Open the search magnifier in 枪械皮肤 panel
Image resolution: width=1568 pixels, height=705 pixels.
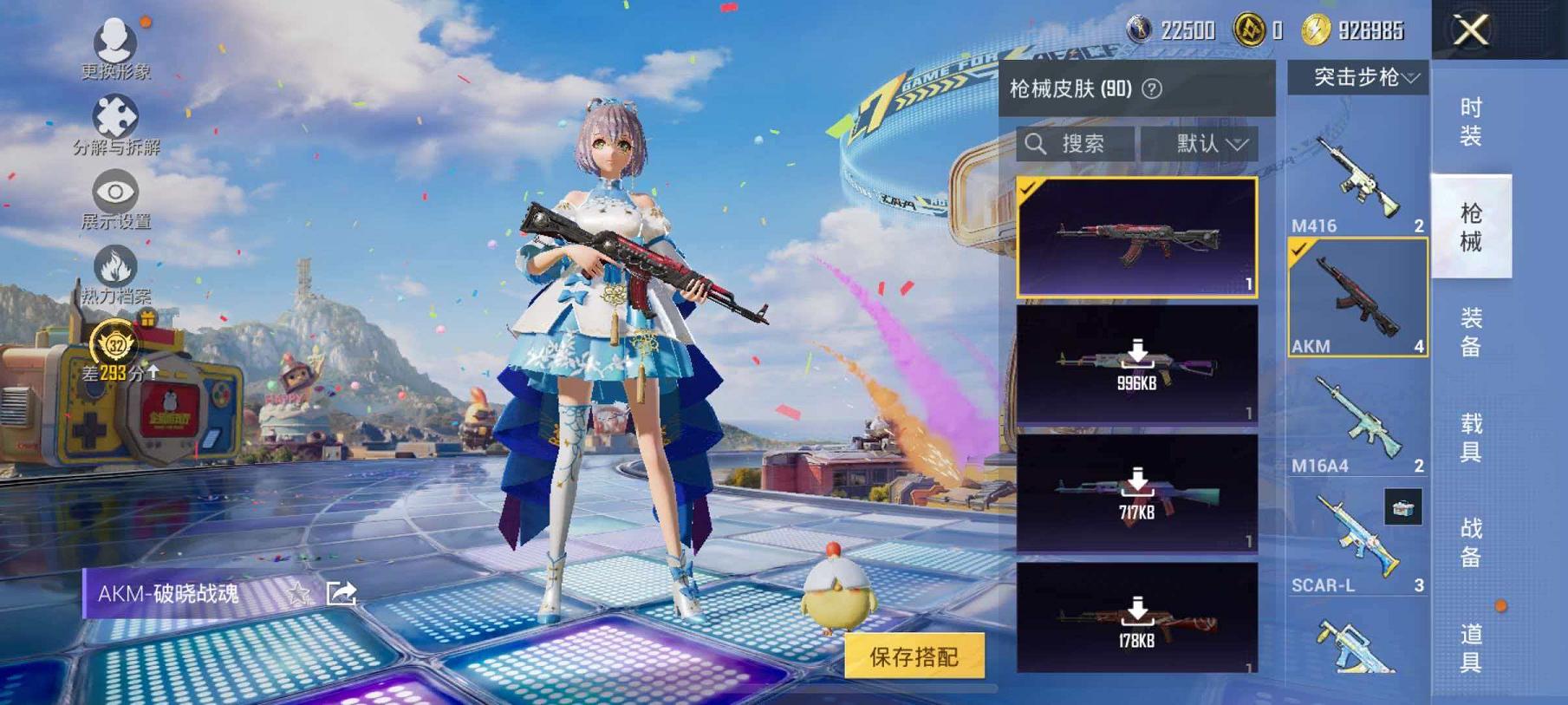(x=1037, y=144)
